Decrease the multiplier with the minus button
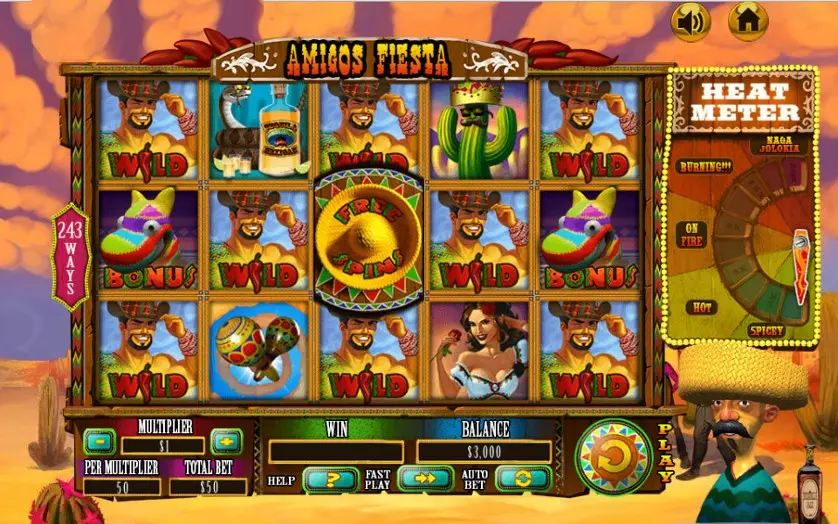The image size is (838, 524). (x=97, y=440)
